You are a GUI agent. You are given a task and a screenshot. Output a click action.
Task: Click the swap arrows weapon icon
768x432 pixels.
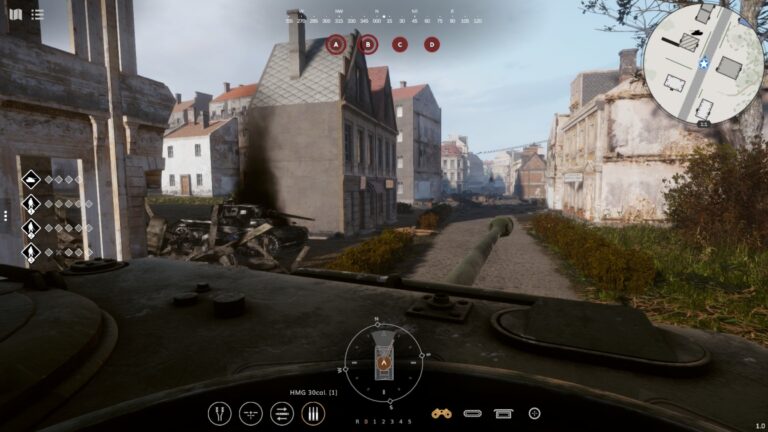coord(282,413)
